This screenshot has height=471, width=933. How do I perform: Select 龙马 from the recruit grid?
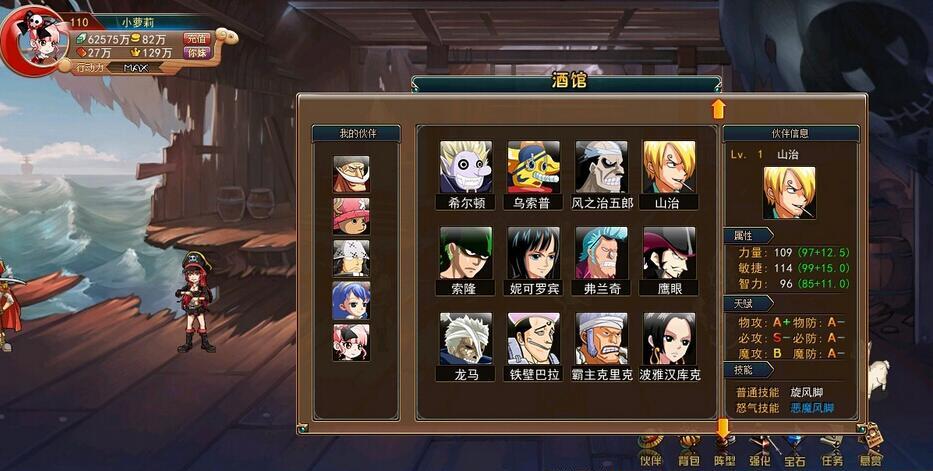[x=466, y=339]
